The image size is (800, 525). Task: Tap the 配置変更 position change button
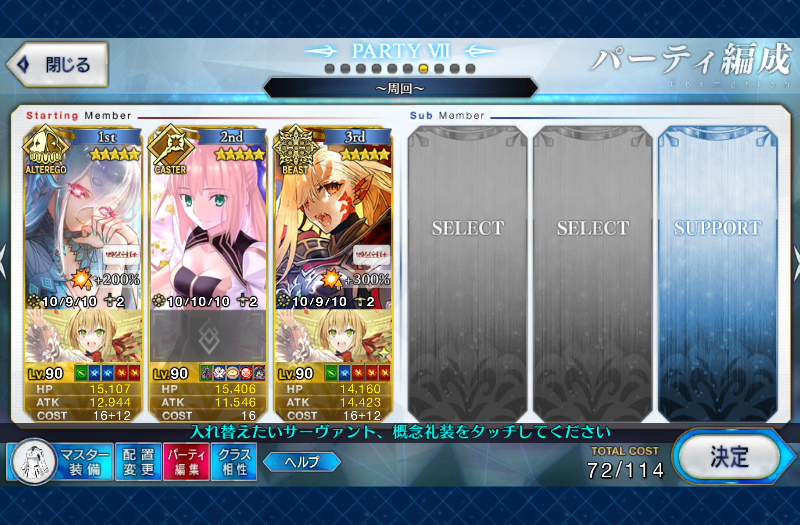(137, 461)
